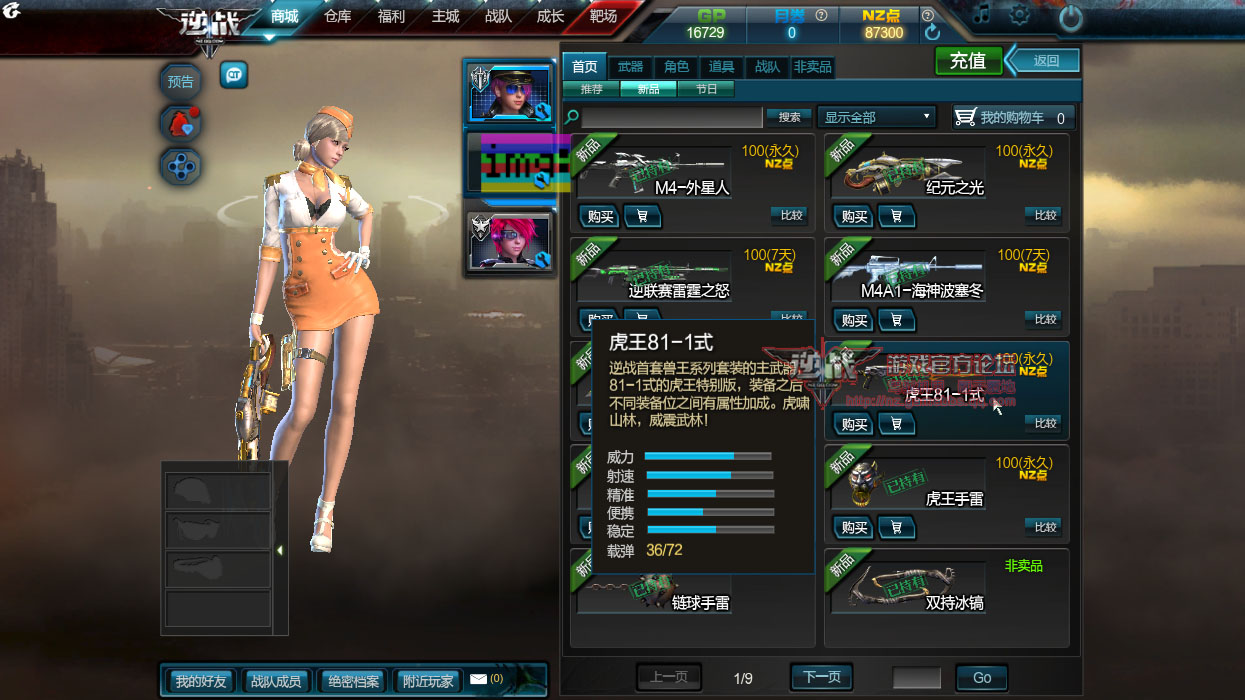The image size is (1245, 700).
Task: Open the 显示全部 filter dropdown
Action: point(876,117)
